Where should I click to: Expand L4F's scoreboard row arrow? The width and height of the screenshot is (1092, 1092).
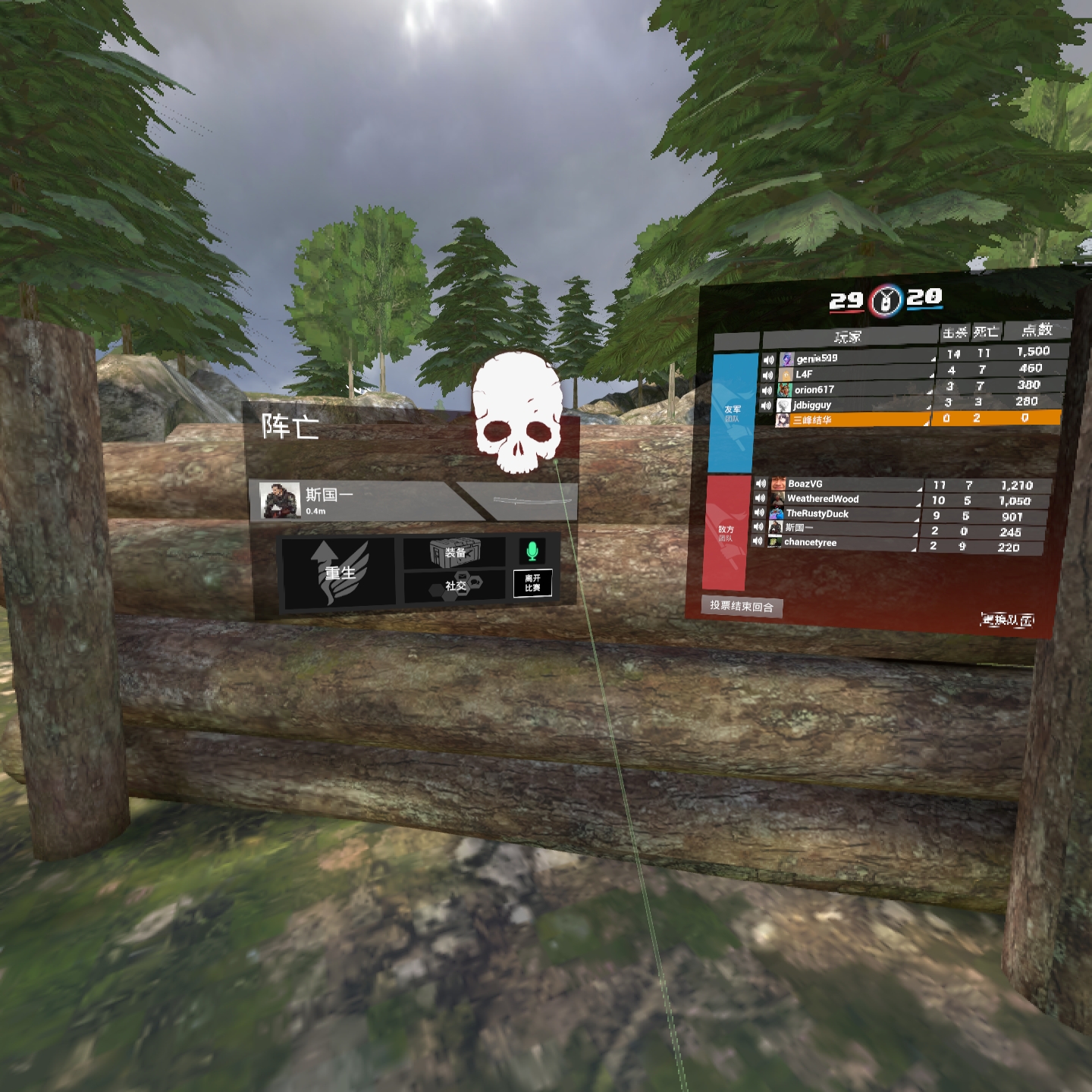pyautogui.click(x=932, y=377)
